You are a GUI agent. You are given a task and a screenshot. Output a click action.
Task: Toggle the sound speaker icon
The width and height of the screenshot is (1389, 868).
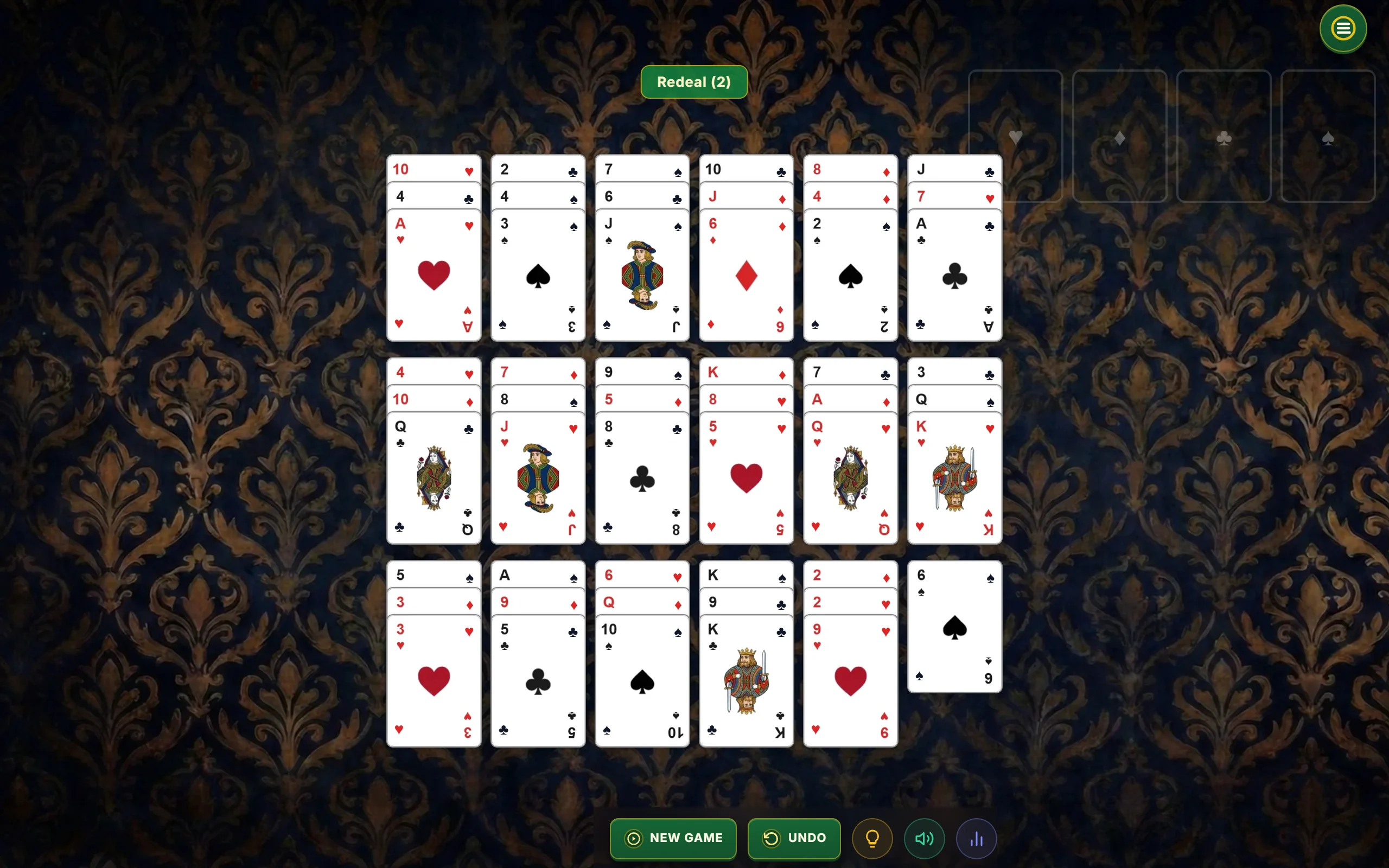924,838
